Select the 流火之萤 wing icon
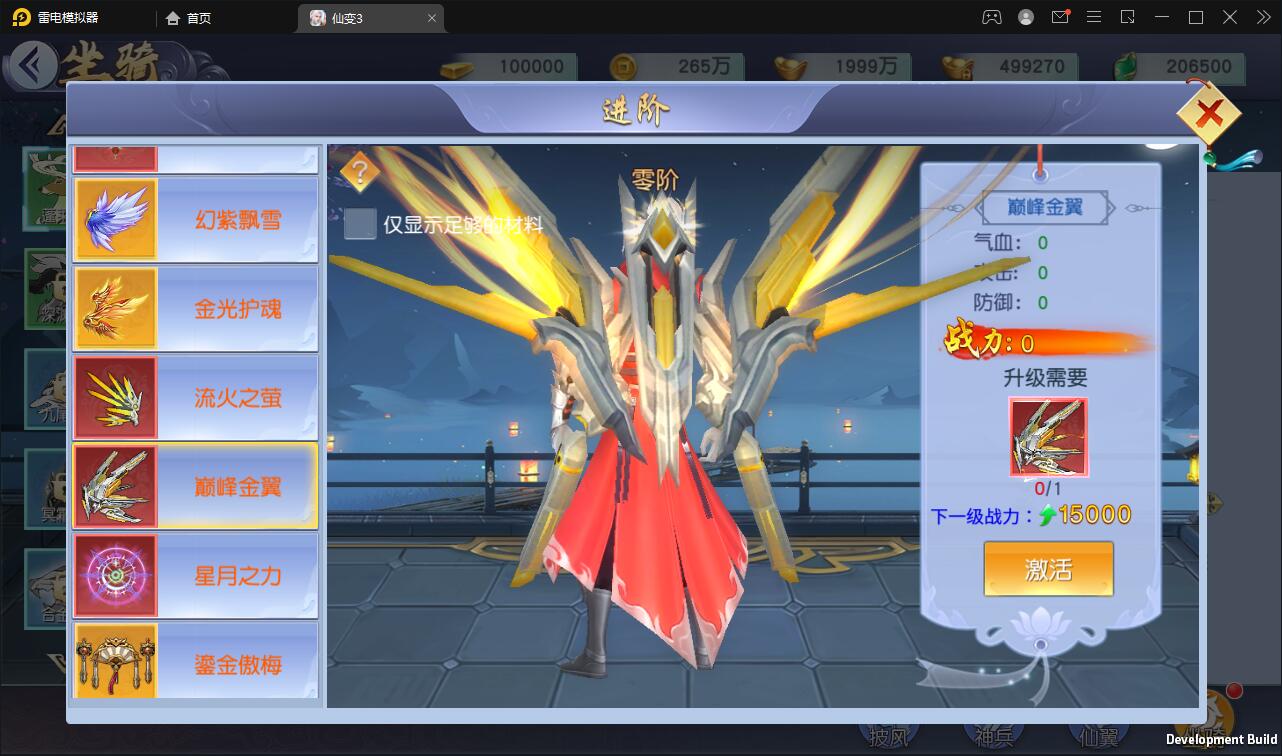Image resolution: width=1282 pixels, height=756 pixels. 115,397
